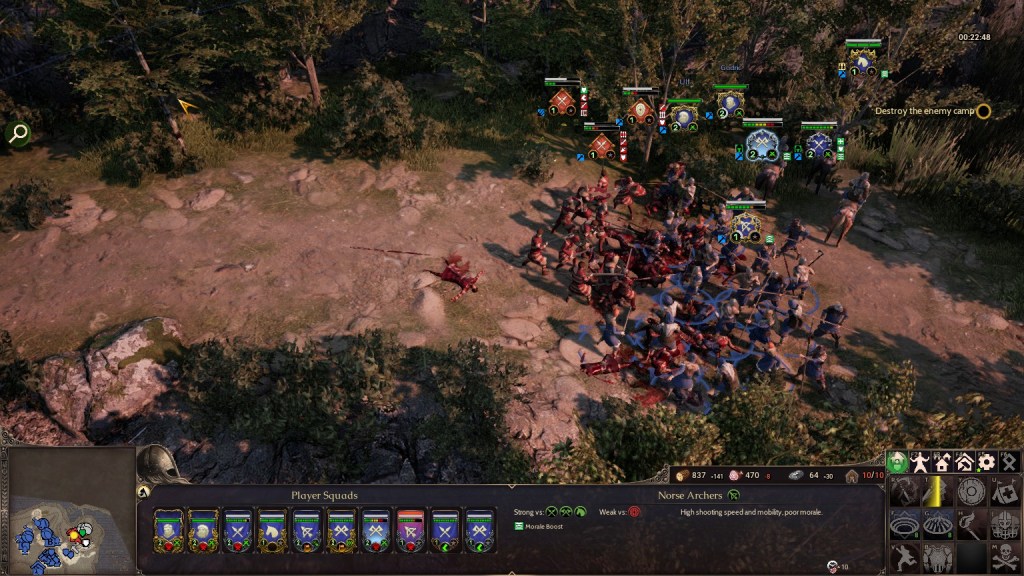
Task: Switch to the Norse rune tab
Action: coord(1008,462)
